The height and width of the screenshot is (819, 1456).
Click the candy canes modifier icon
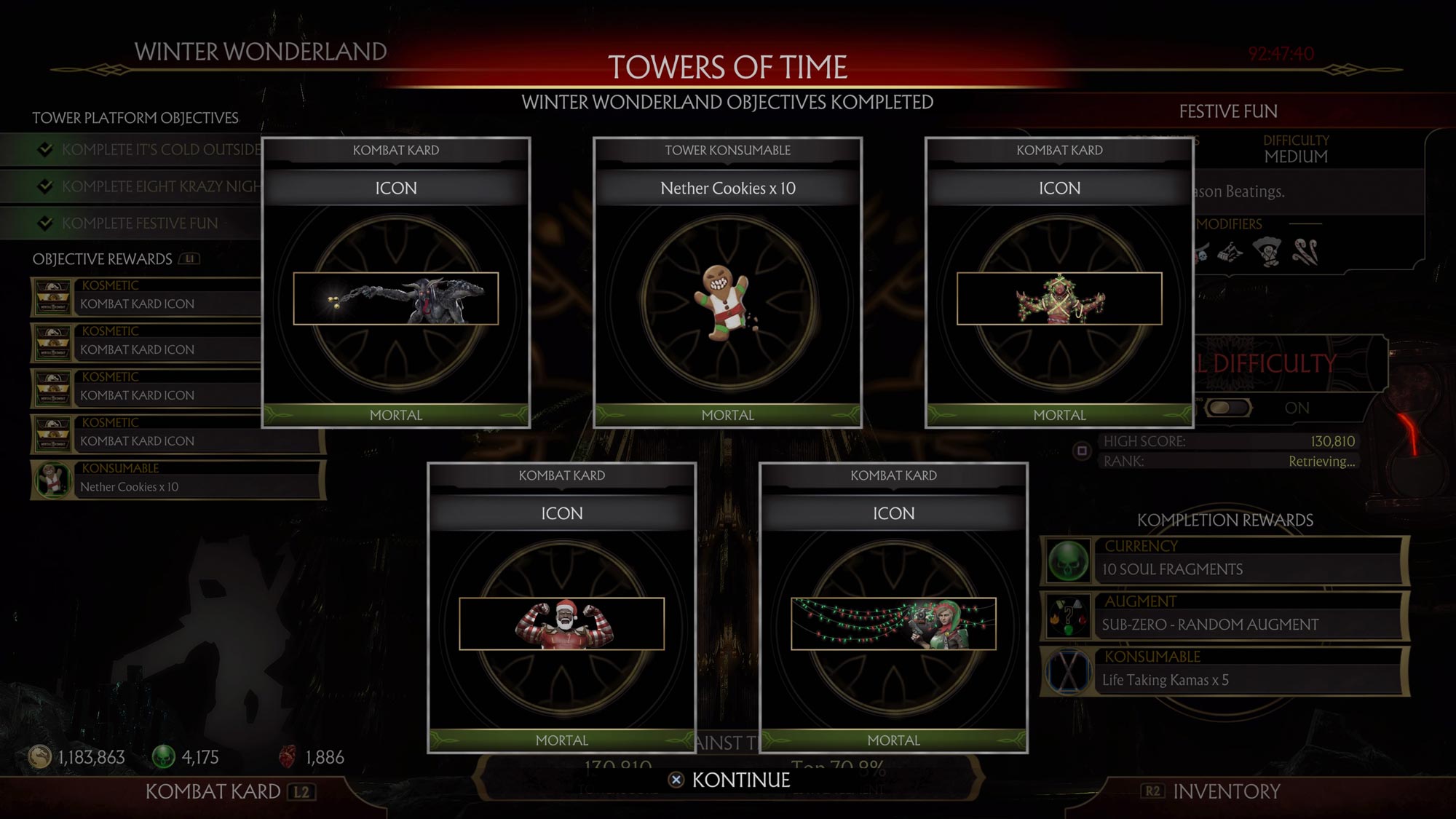coord(1305,253)
